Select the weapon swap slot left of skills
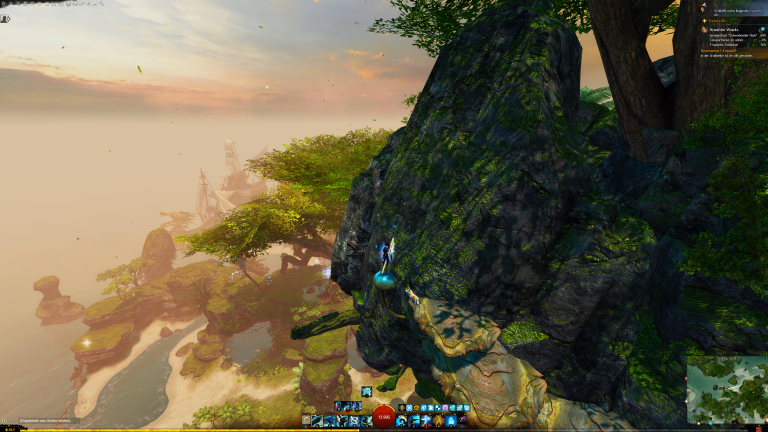The width and height of the screenshot is (768, 432). (305, 421)
